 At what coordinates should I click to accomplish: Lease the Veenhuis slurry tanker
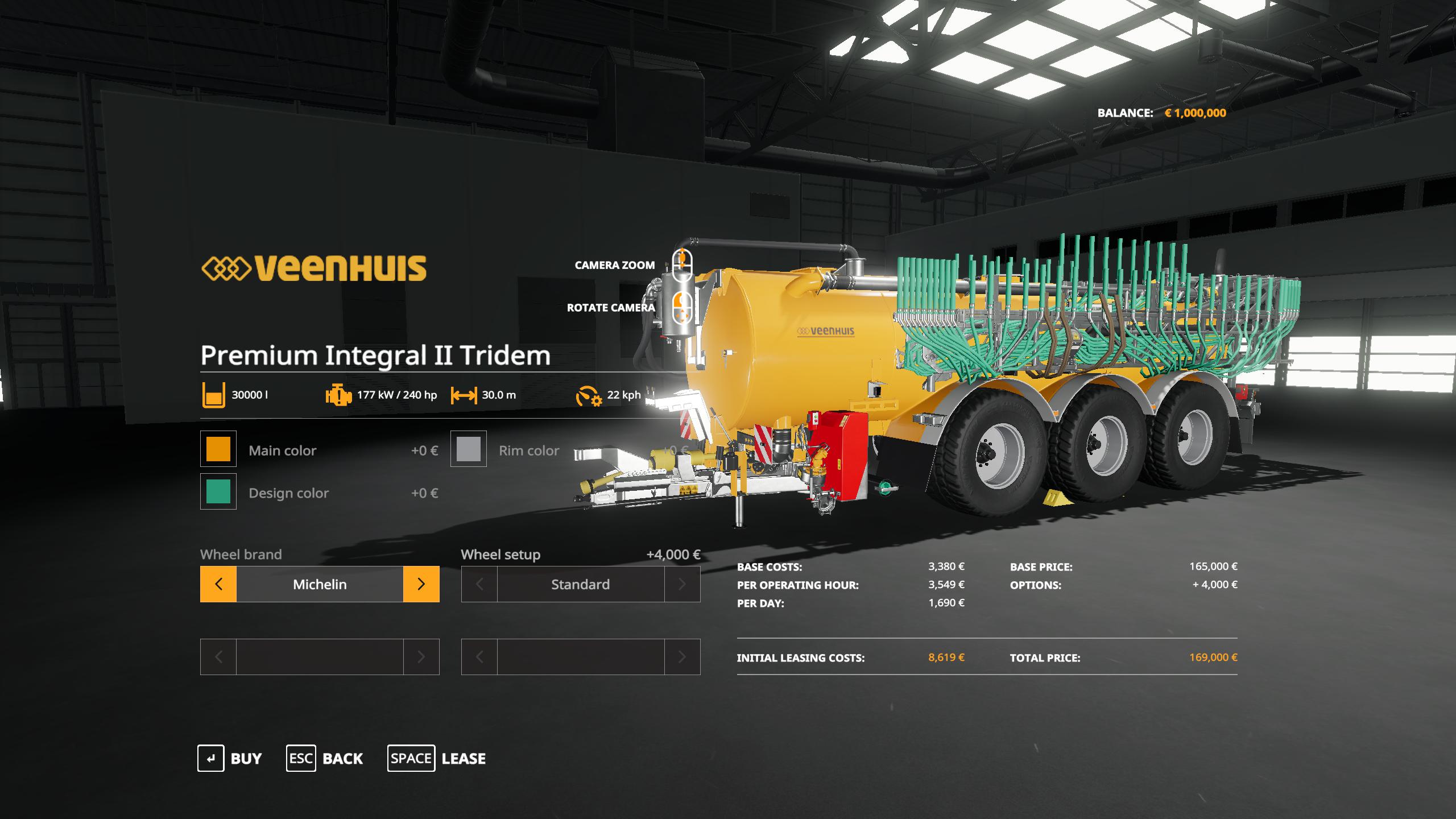437,758
